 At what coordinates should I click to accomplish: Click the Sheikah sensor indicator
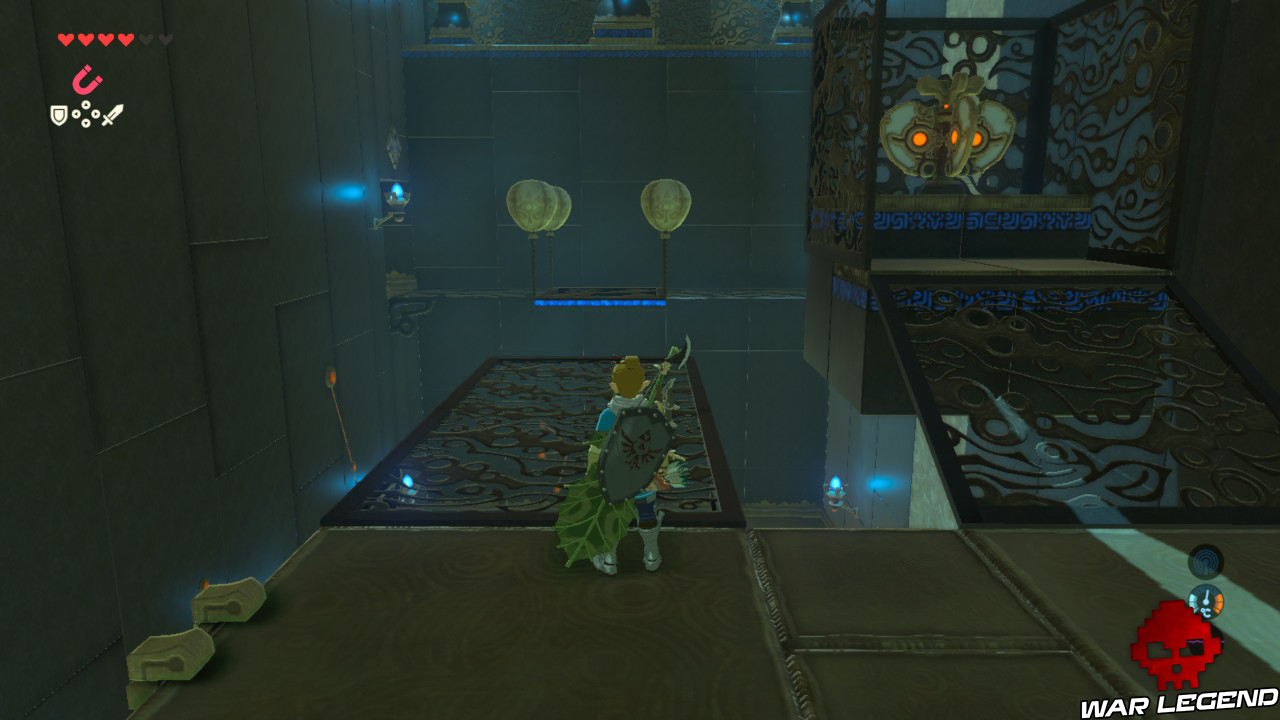tap(1205, 561)
